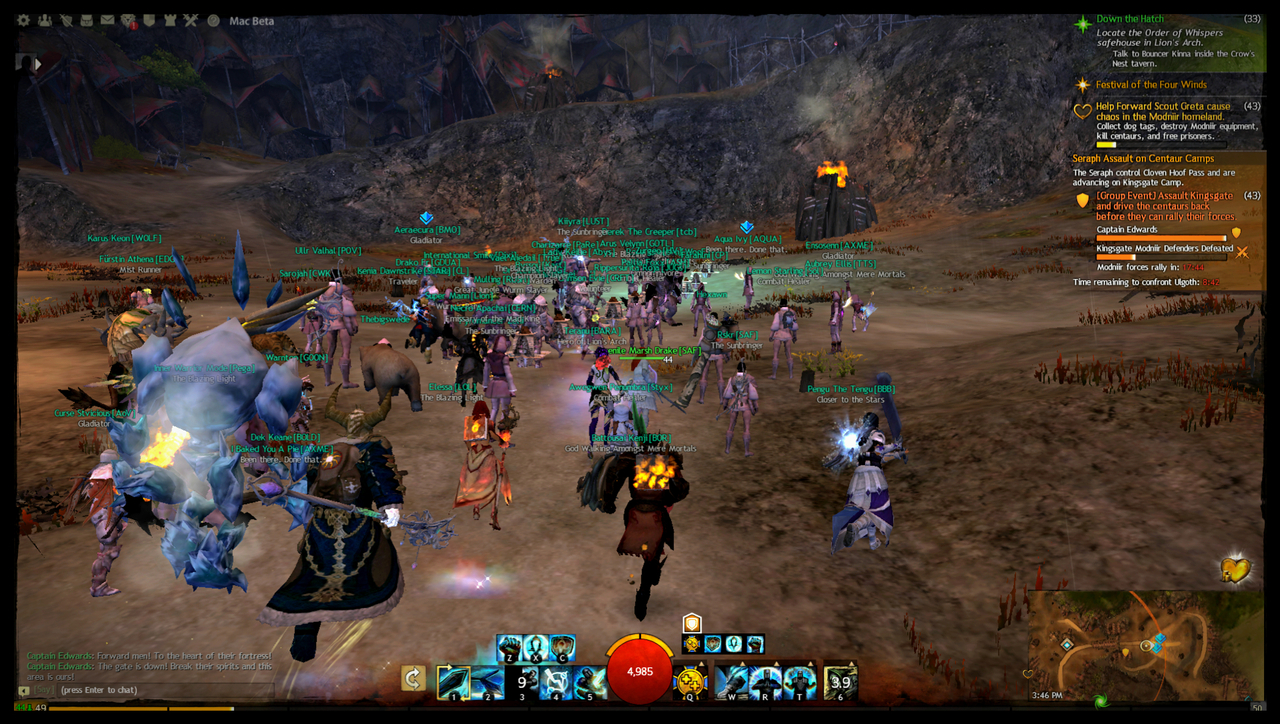
Task: Expand the party portrait arrow
Action: (38, 64)
